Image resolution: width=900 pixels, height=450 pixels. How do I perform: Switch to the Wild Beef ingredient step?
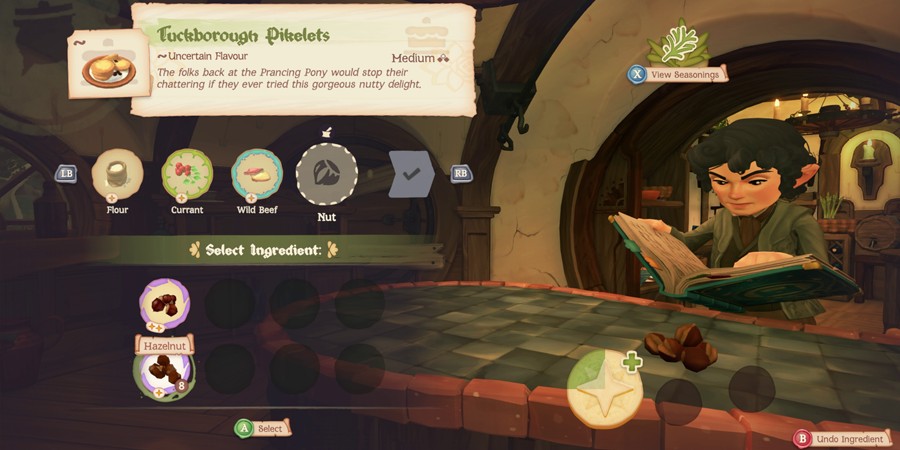(x=257, y=174)
